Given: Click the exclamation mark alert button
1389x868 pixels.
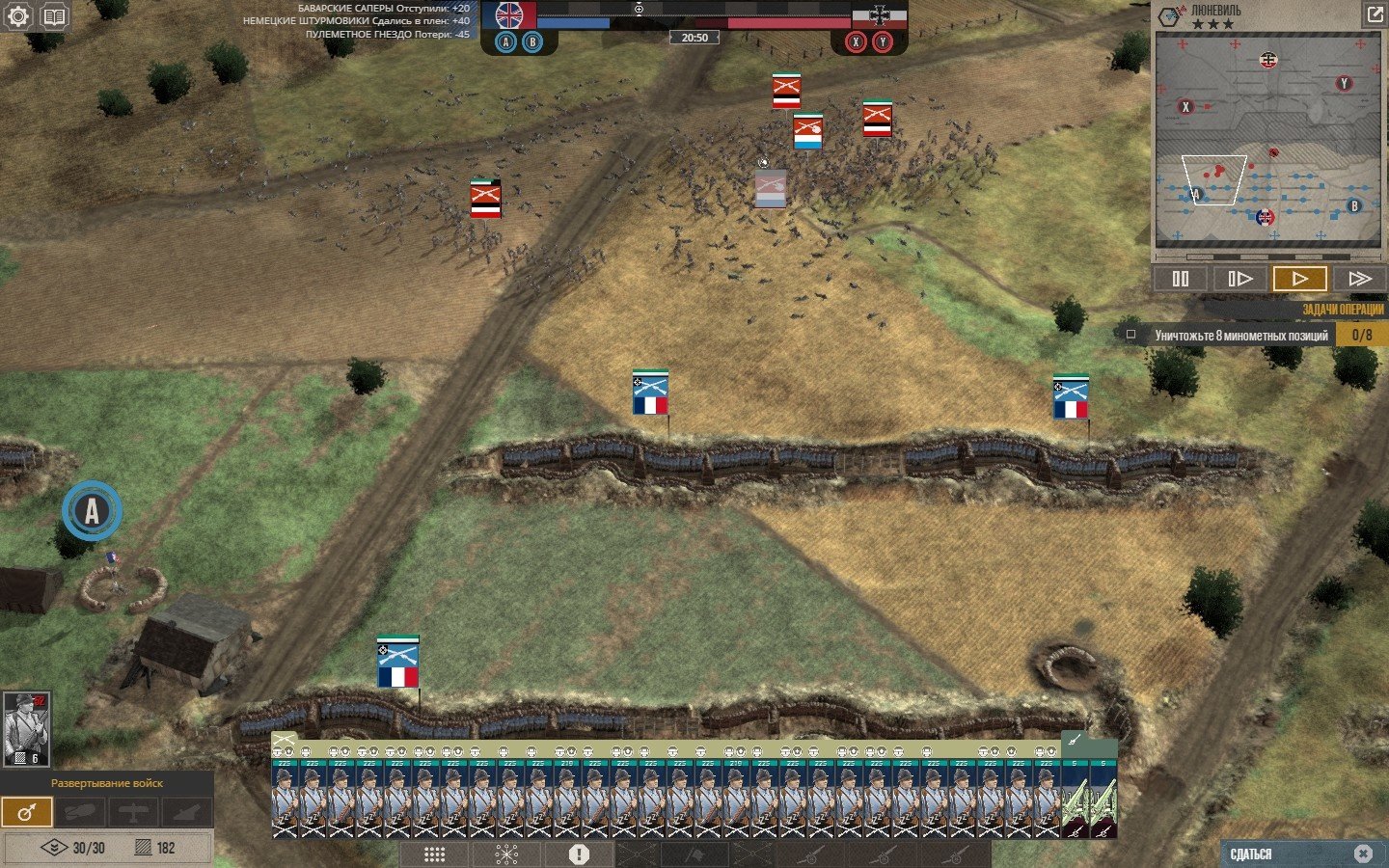Looking at the screenshot, I should [579, 854].
